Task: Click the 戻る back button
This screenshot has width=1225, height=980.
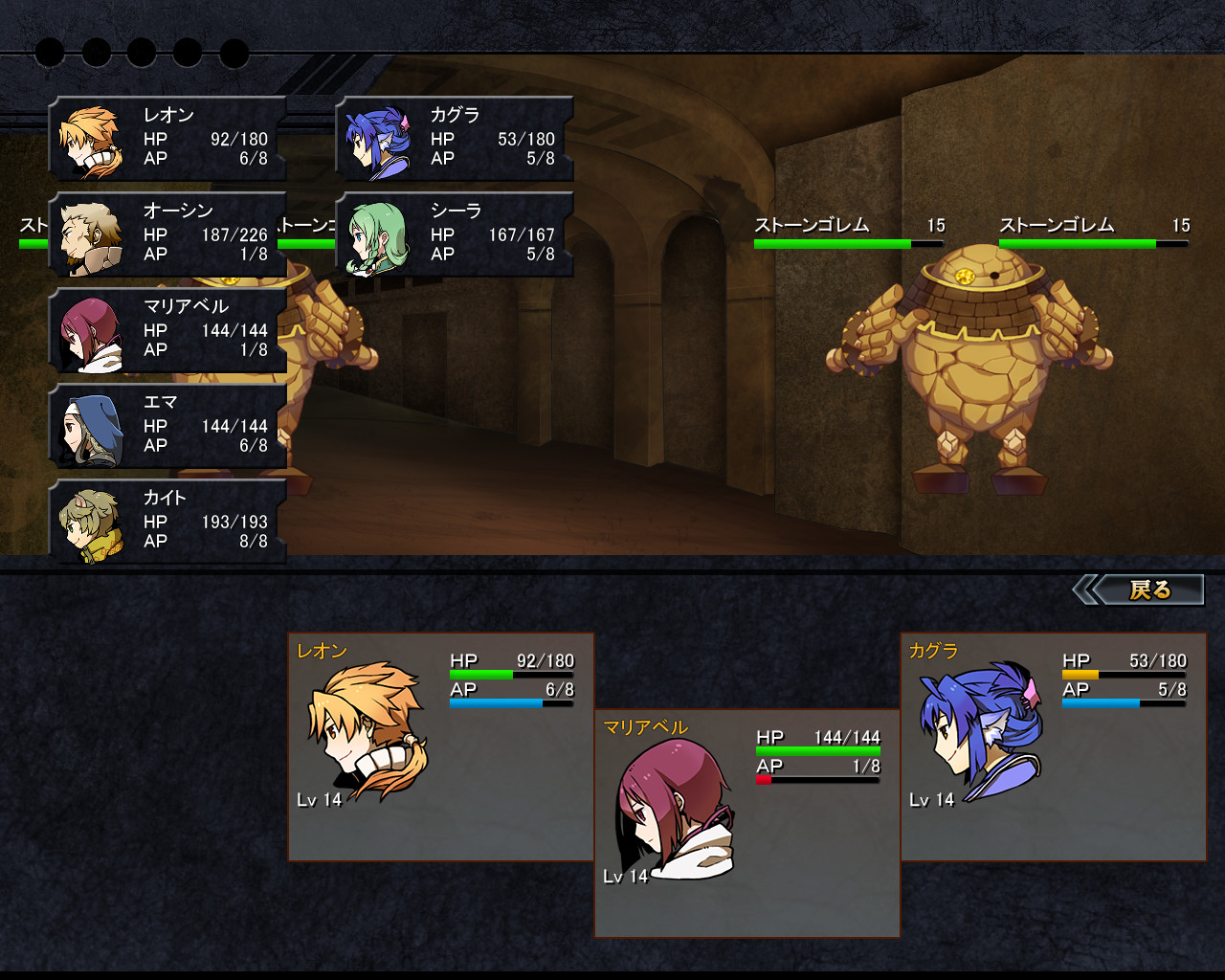Action: click(x=1146, y=590)
